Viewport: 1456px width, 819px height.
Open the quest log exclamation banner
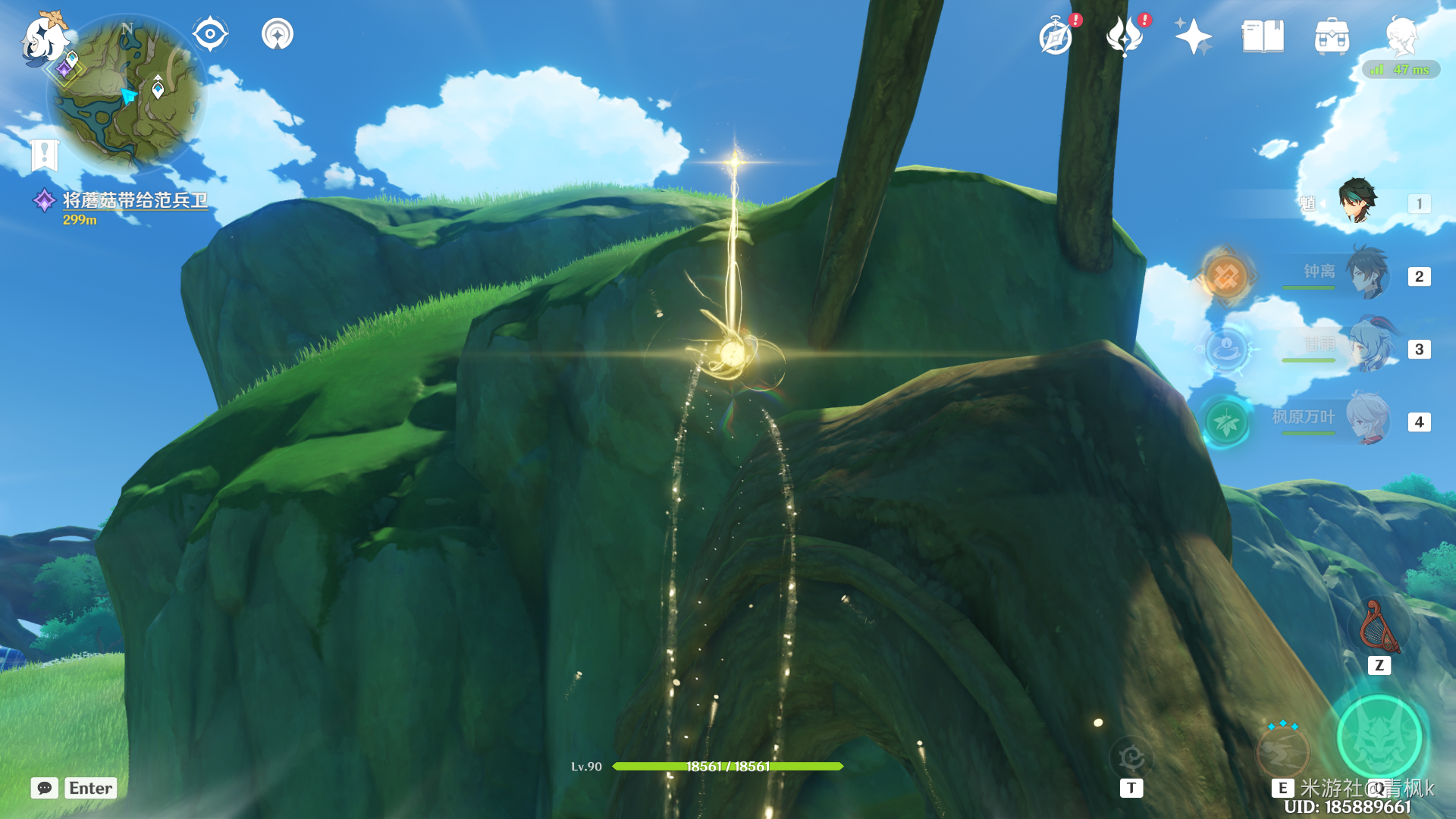tap(44, 155)
